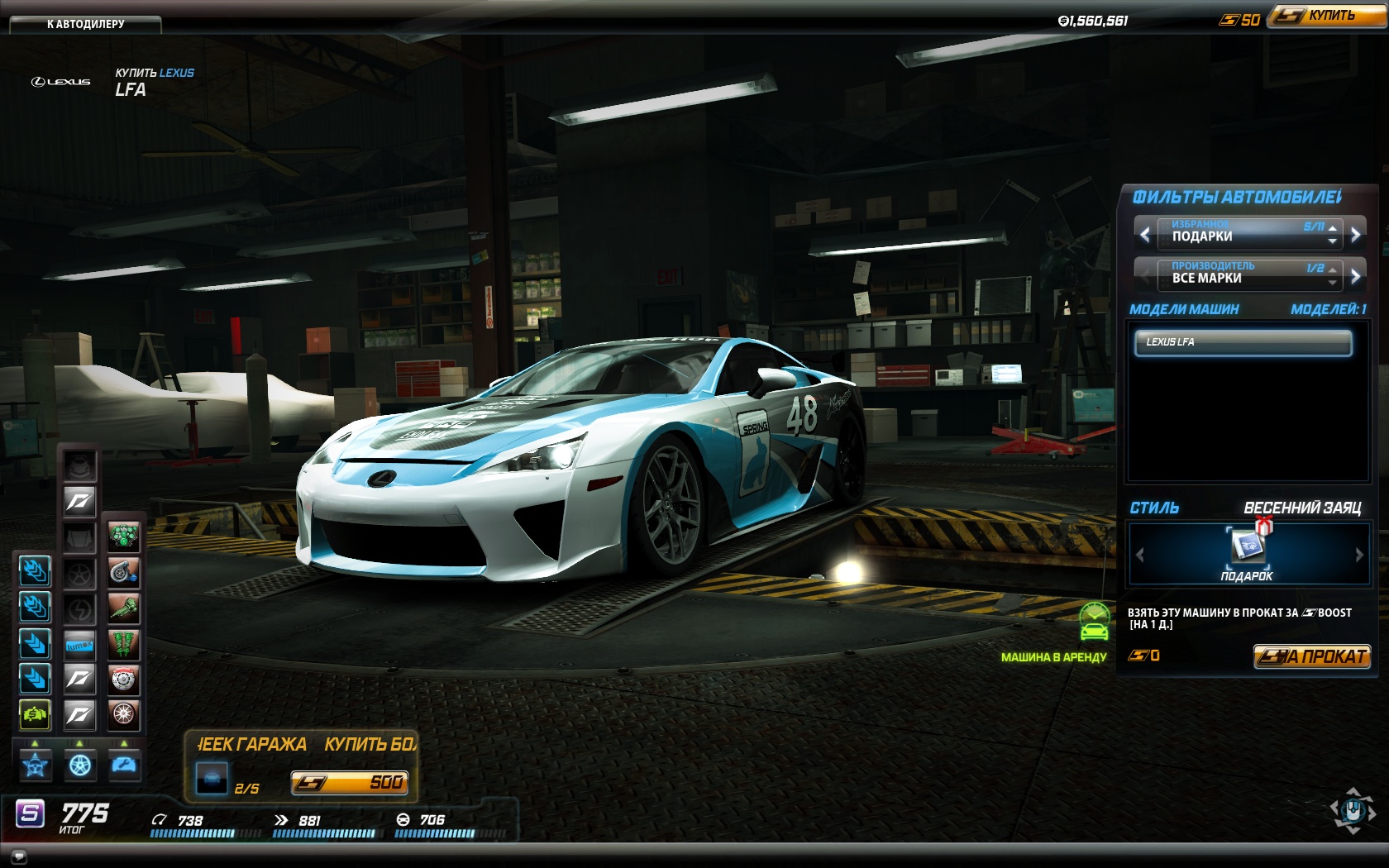Image resolution: width=1389 pixels, height=868 pixels.
Task: Select Lexus LFA in the model list
Action: coord(1243,342)
